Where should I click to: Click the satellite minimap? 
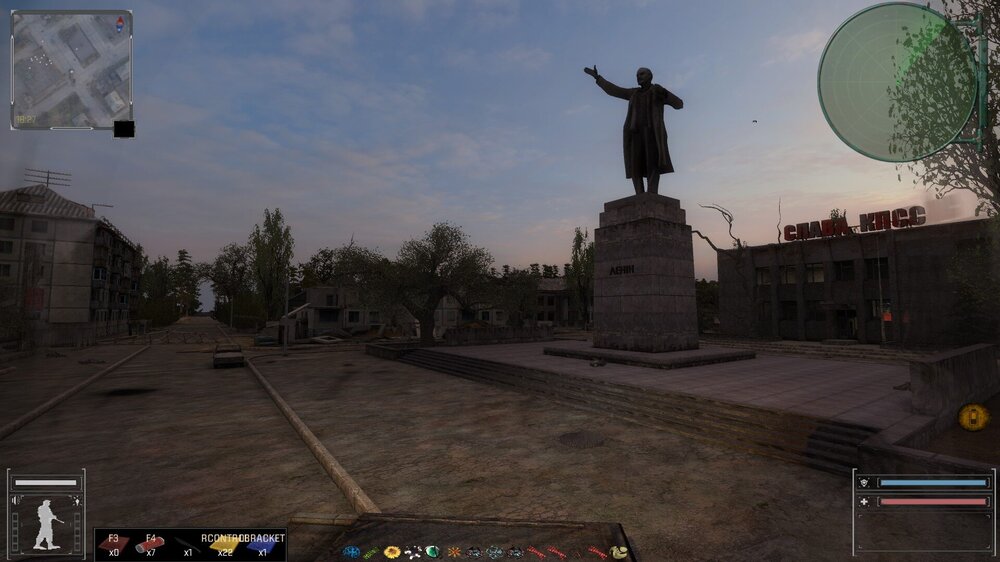click(x=71, y=69)
